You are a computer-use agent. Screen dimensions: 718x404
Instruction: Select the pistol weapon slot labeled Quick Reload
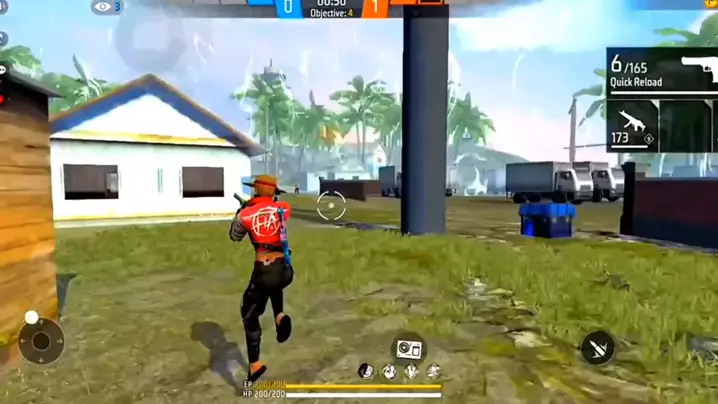point(662,71)
